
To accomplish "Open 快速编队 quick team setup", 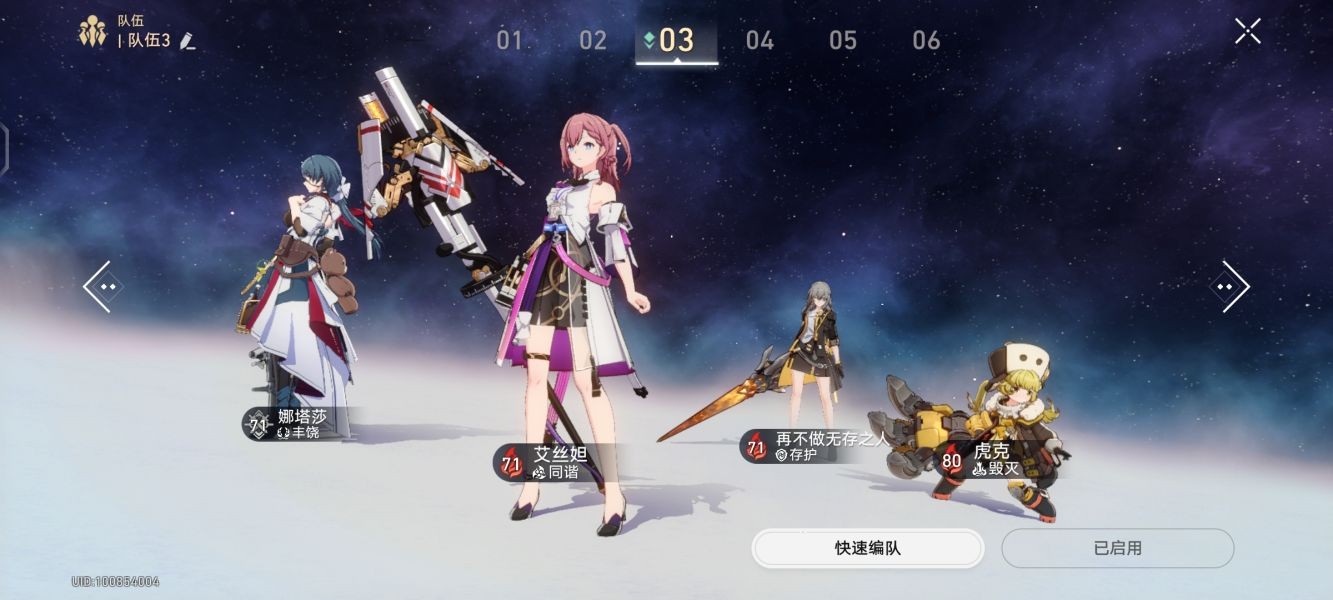I will [867, 548].
